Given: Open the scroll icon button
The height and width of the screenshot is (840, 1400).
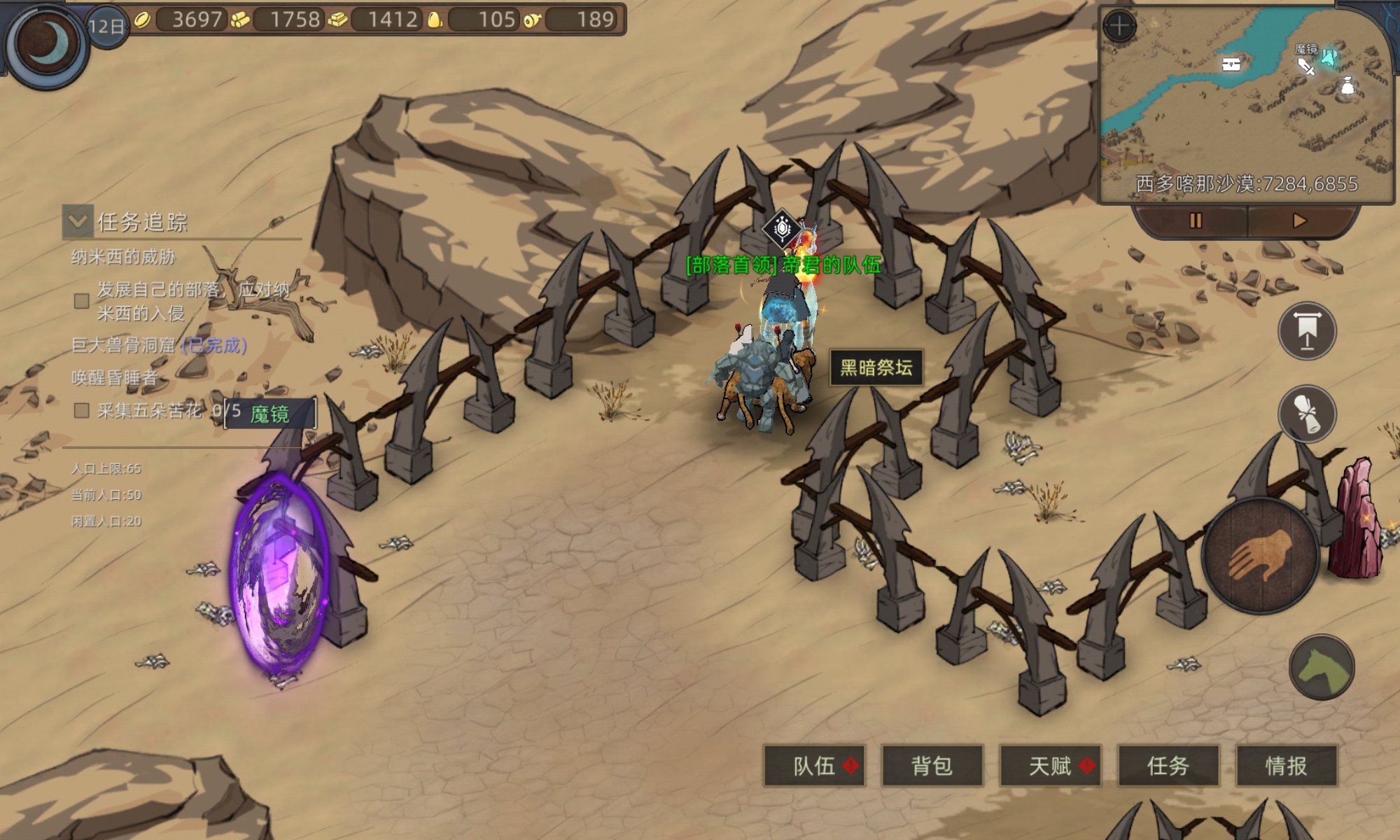Looking at the screenshot, I should 1307,414.
